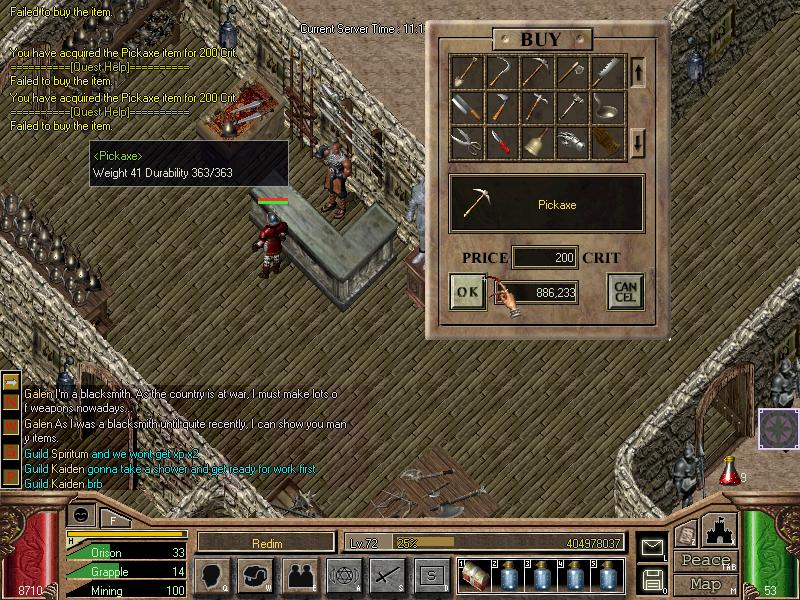Open the castle icon button
The height and width of the screenshot is (600, 800).
[720, 529]
